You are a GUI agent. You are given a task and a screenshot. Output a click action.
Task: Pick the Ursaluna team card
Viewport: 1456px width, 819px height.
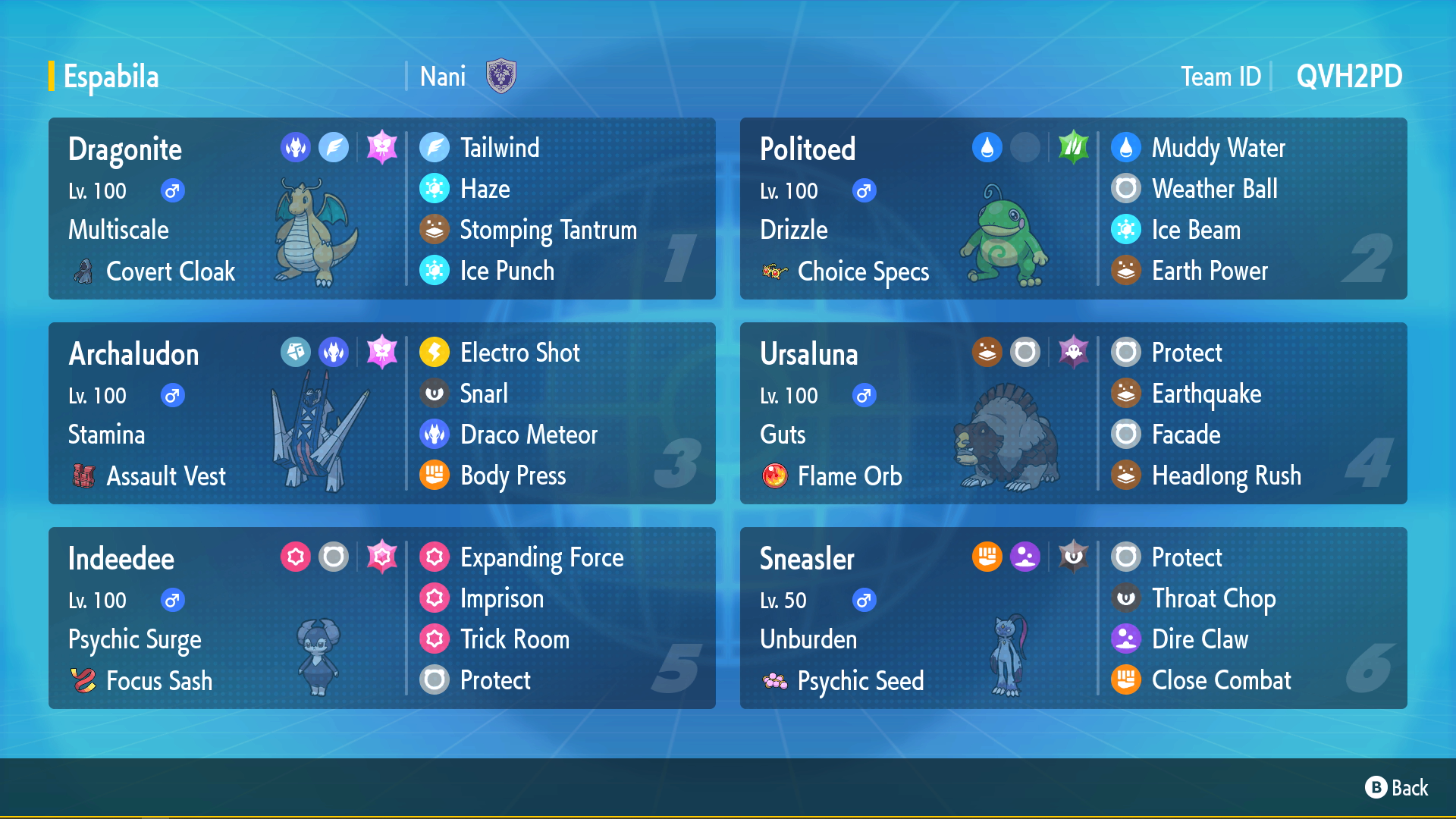(x=1073, y=413)
